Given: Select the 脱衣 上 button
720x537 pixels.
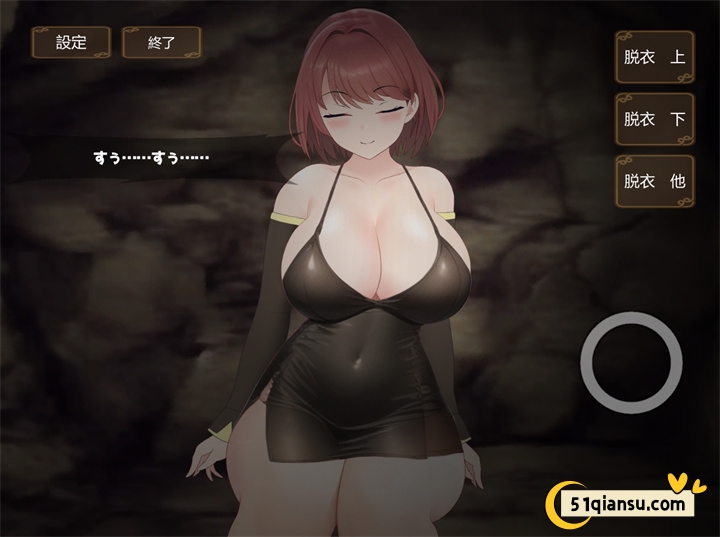Looking at the screenshot, I should (x=655, y=56).
